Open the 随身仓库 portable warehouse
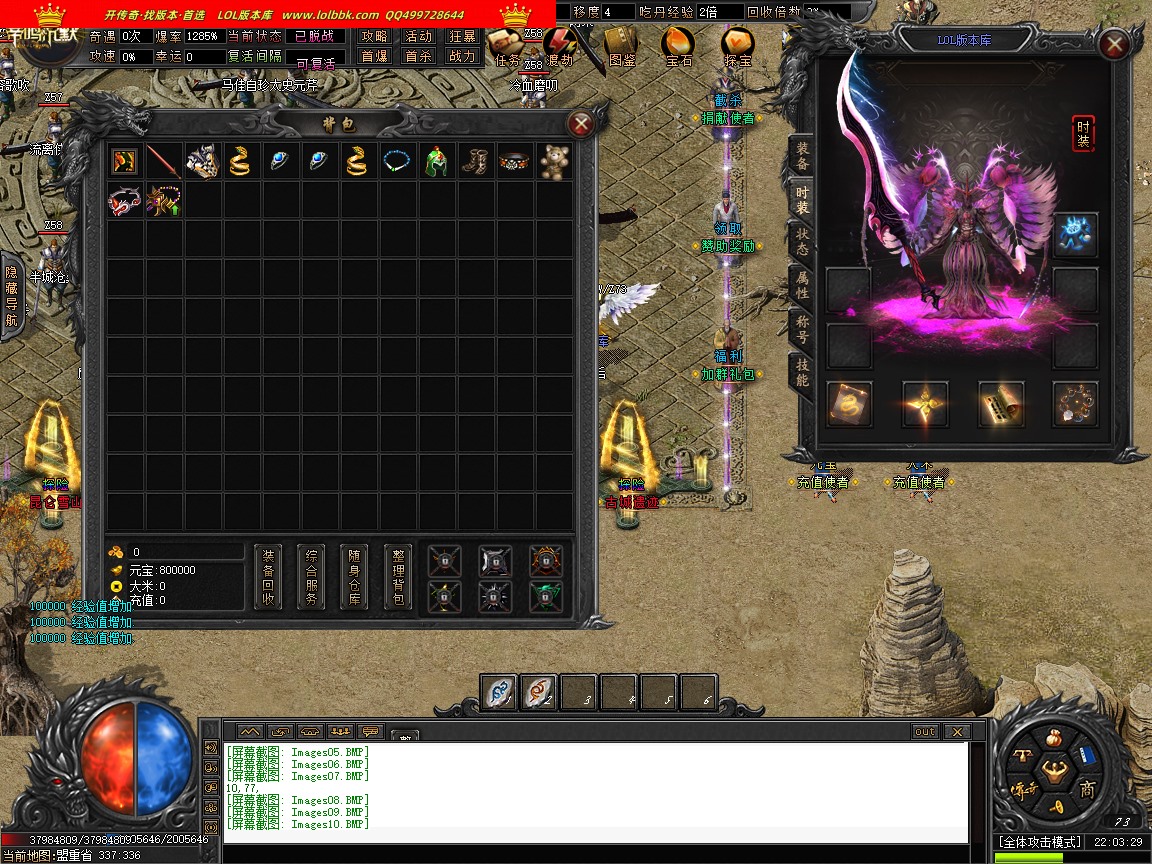This screenshot has height=864, width=1152. pos(354,577)
